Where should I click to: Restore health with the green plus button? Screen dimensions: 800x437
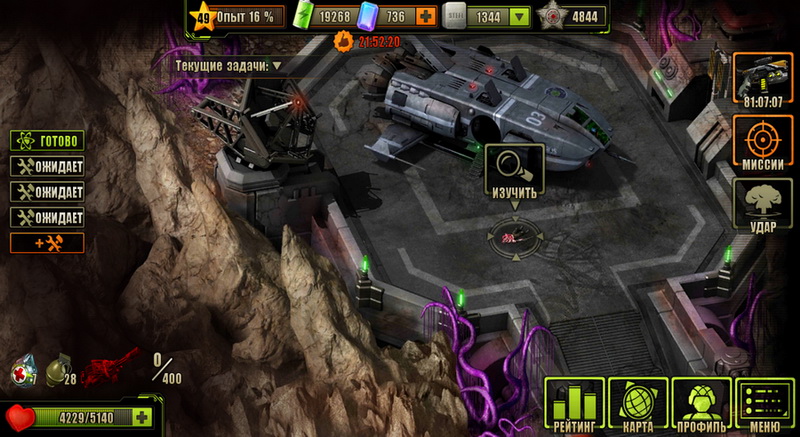141,418
